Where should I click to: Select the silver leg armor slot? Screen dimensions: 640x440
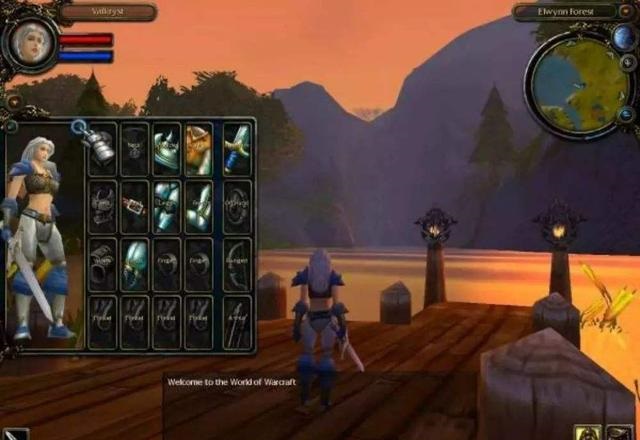(x=167, y=207)
